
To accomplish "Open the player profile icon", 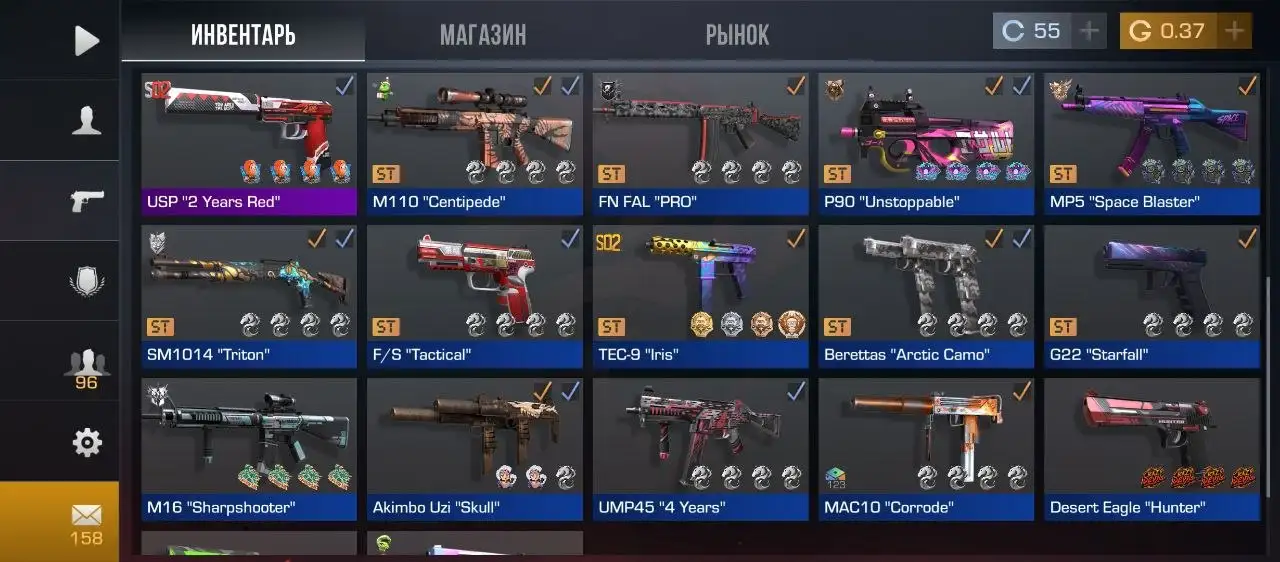I will coord(87,120).
